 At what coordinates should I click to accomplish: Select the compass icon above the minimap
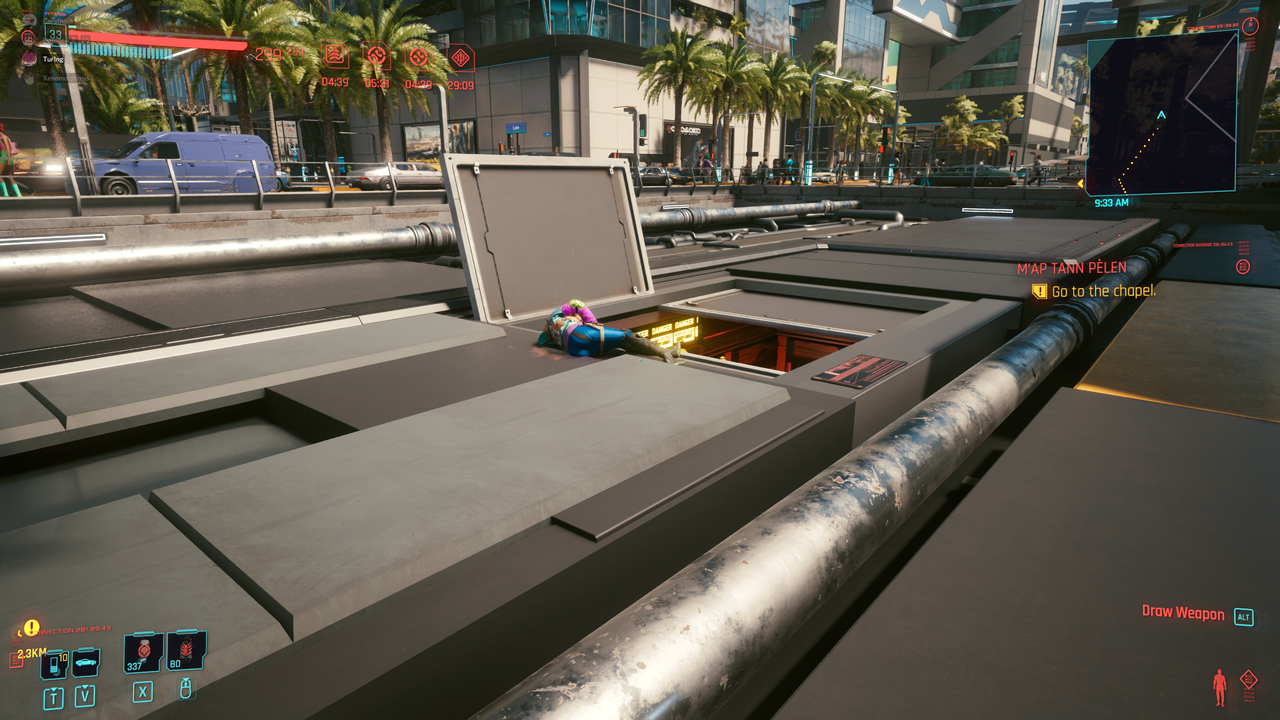pos(1250,26)
